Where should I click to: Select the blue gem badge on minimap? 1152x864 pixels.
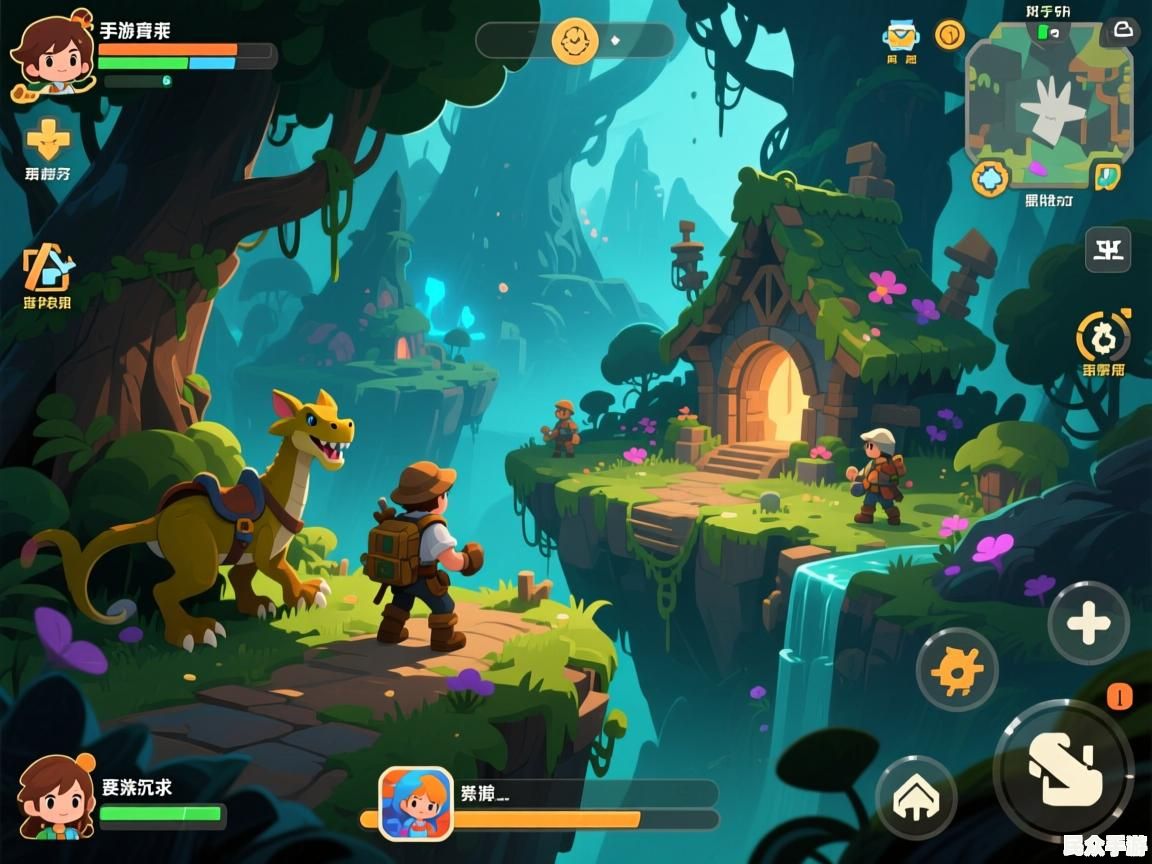(990, 179)
